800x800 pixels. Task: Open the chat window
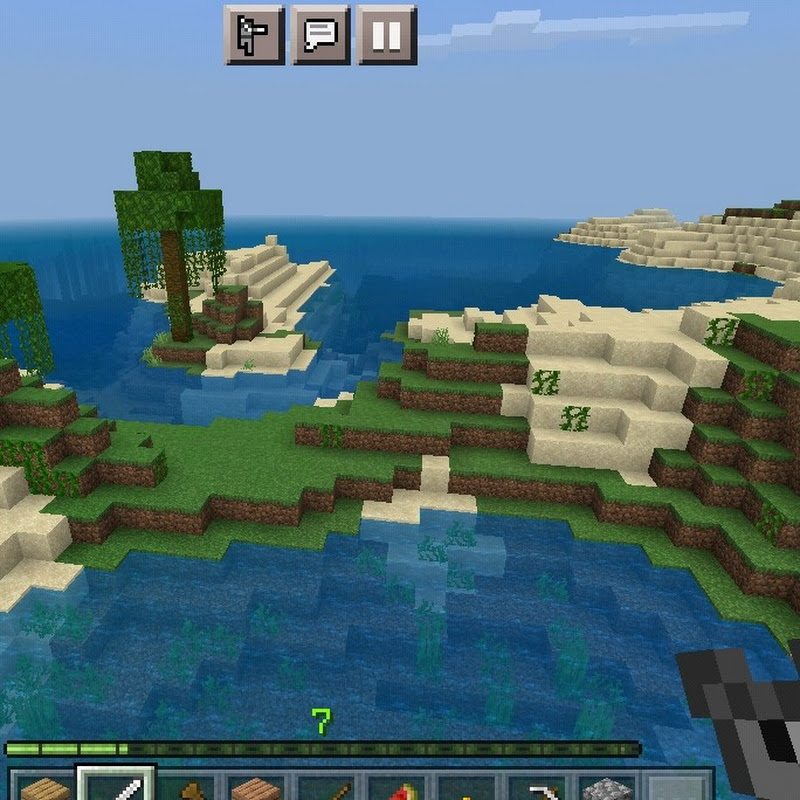click(x=320, y=34)
